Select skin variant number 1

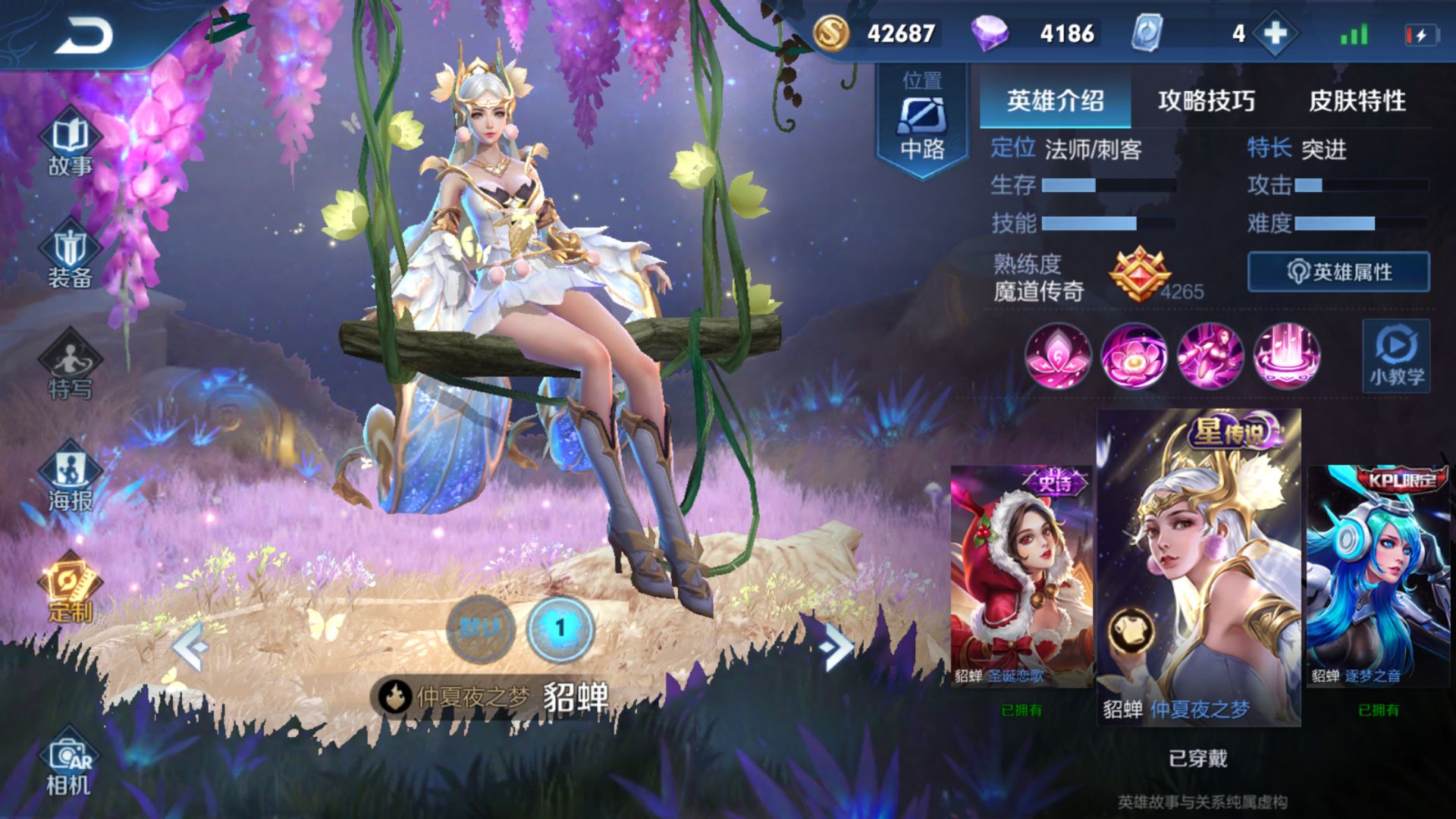pyautogui.click(x=560, y=629)
